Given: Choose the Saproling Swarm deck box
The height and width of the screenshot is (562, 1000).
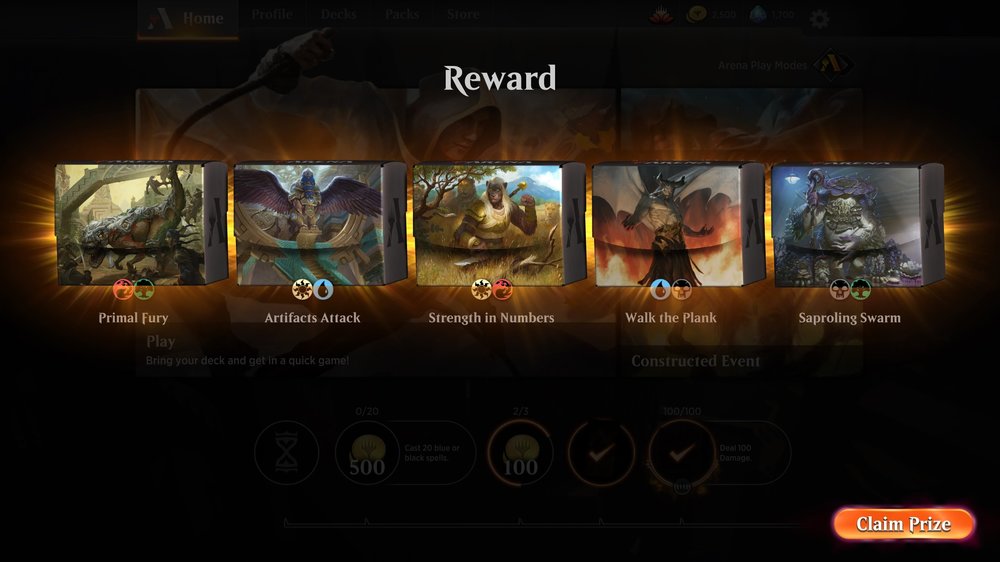Looking at the screenshot, I should pyautogui.click(x=856, y=225).
